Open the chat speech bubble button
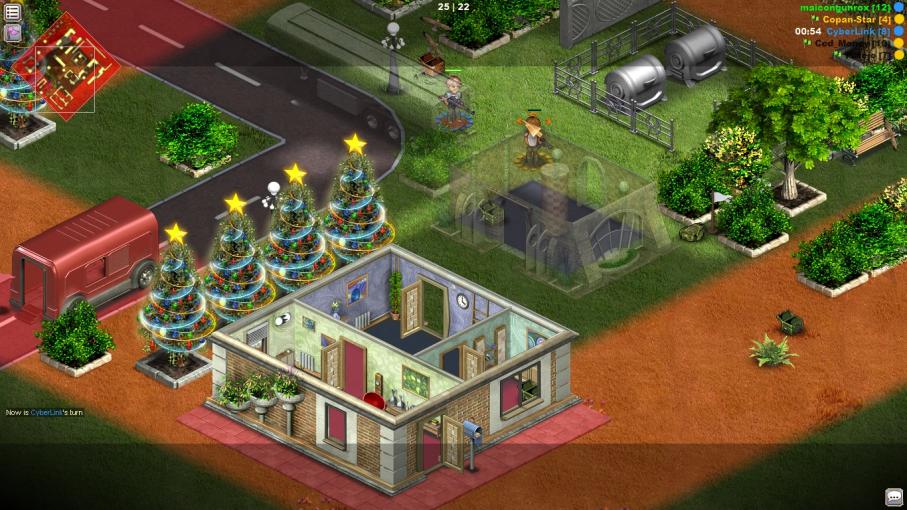 894,497
